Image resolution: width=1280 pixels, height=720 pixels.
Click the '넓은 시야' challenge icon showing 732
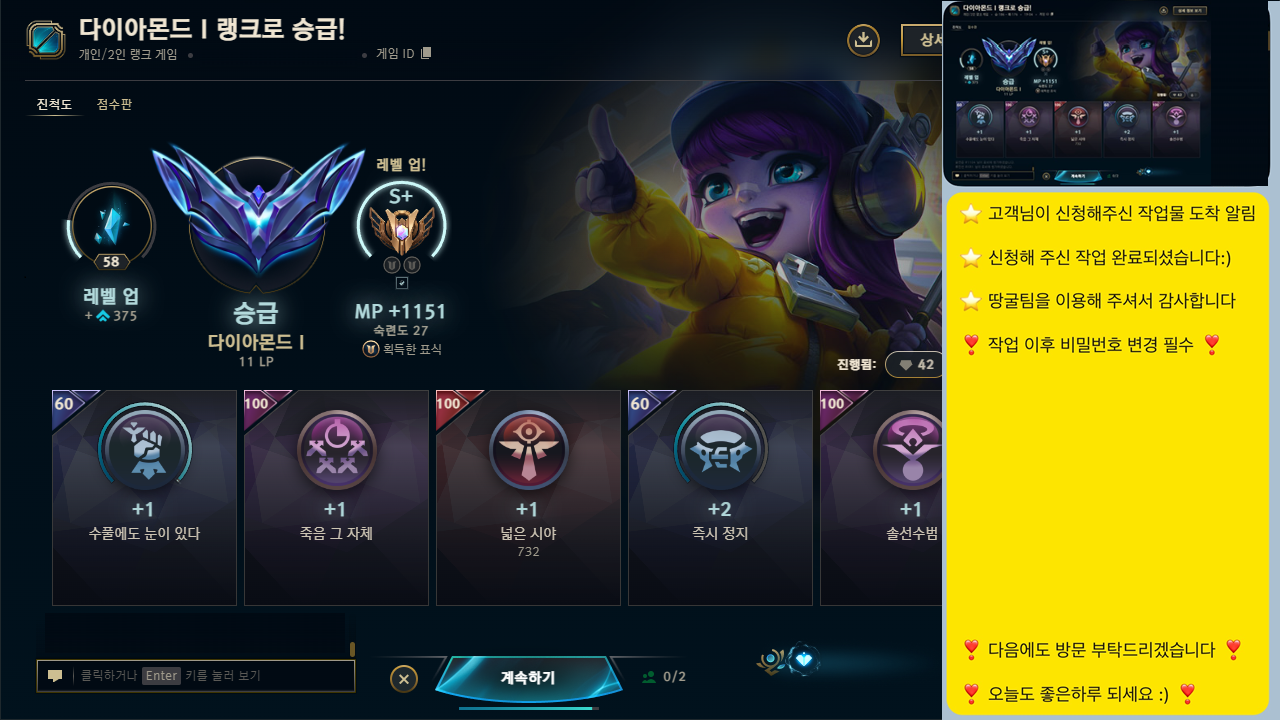click(x=528, y=449)
